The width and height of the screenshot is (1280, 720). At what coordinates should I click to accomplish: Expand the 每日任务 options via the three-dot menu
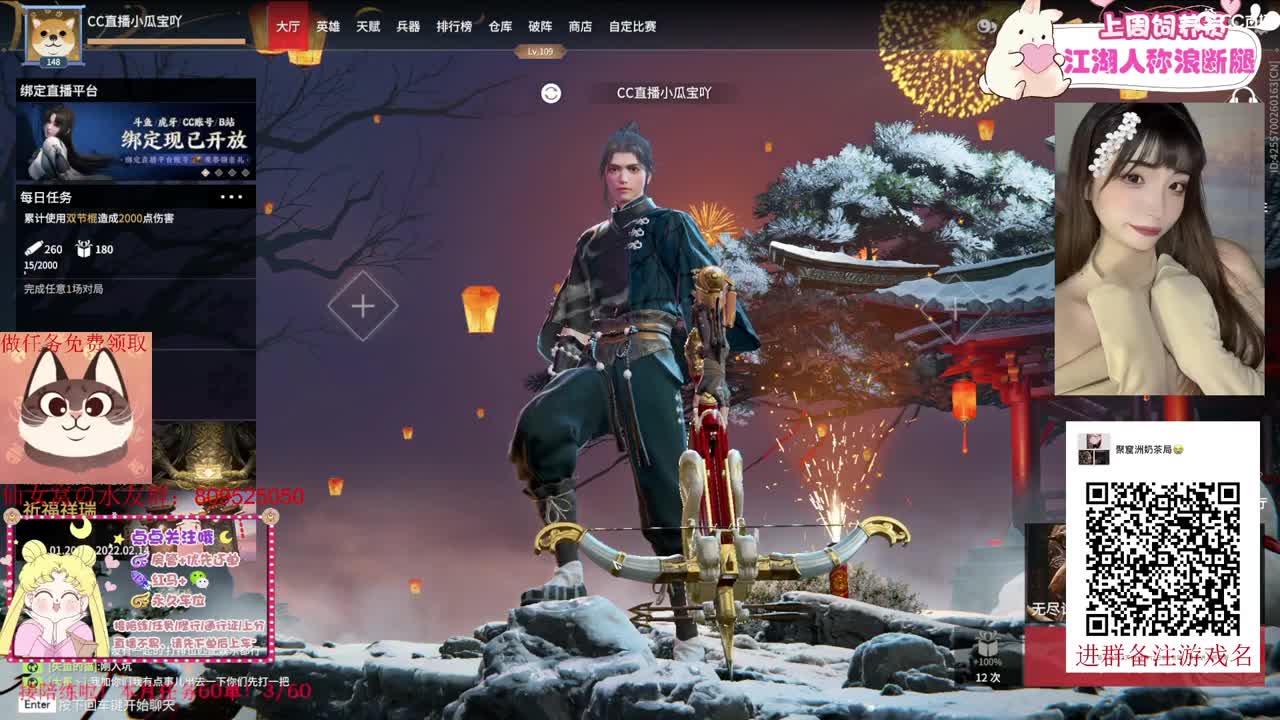pos(231,198)
